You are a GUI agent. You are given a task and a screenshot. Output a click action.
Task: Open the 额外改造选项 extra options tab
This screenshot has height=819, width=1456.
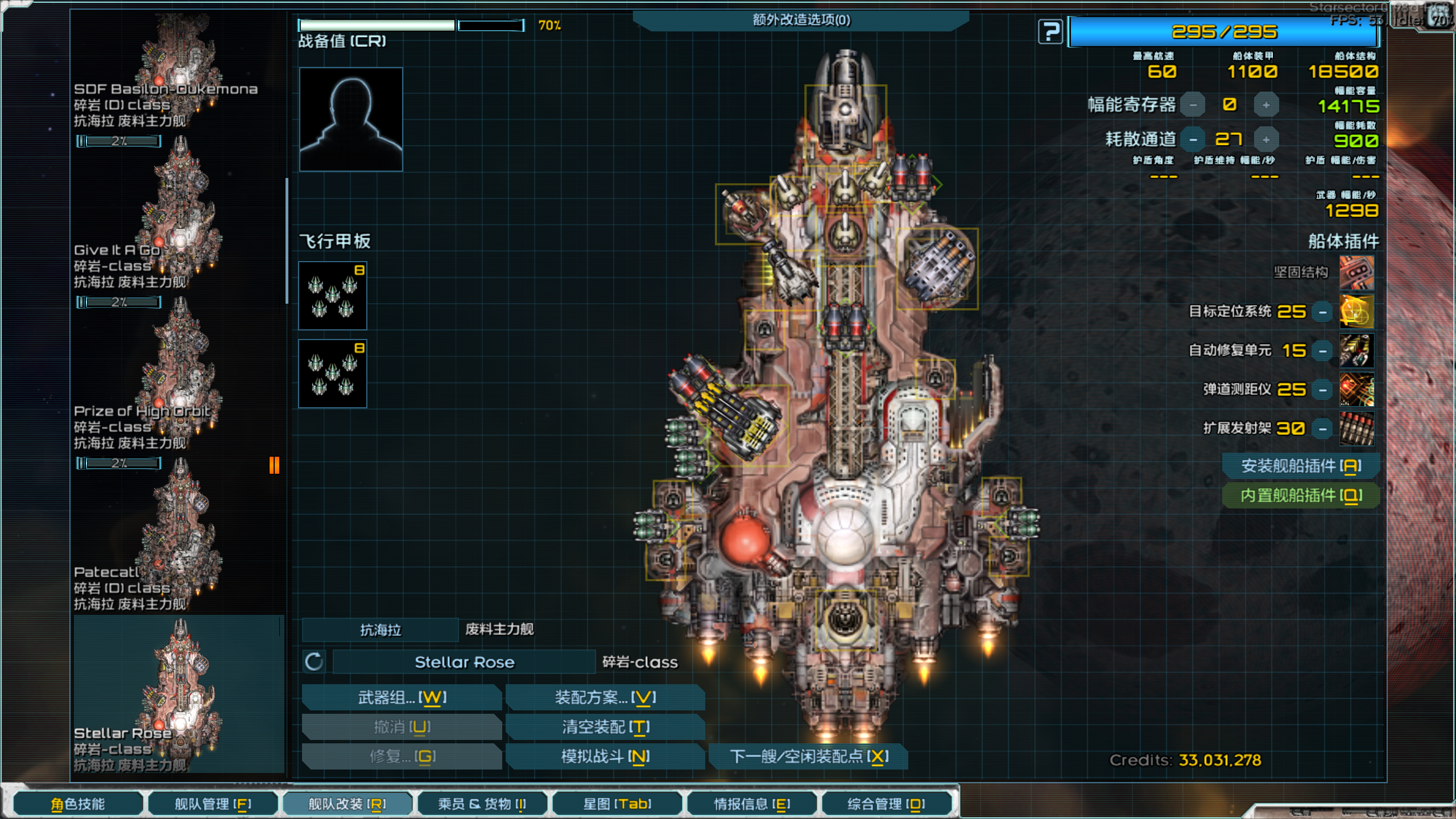801,20
